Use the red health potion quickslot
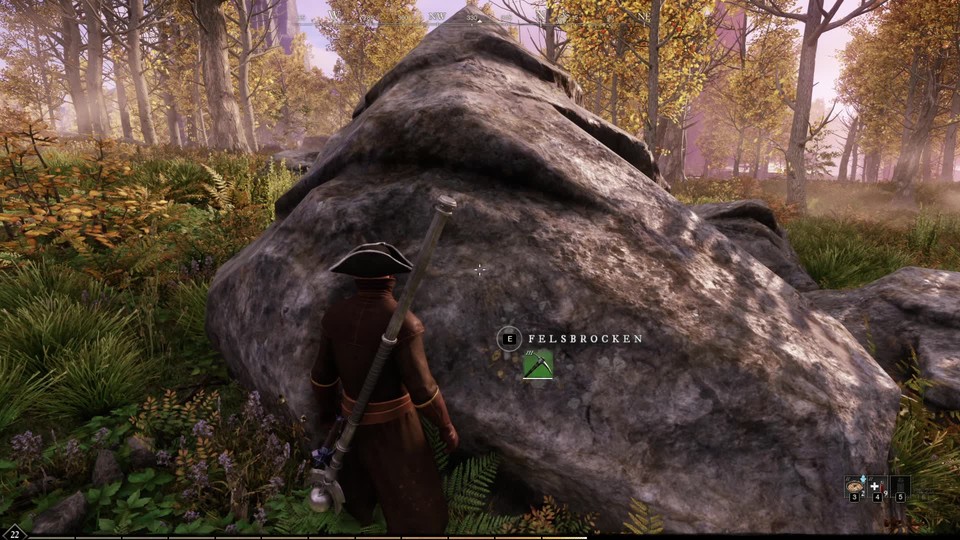Image resolution: width=960 pixels, height=540 pixels. (876, 486)
